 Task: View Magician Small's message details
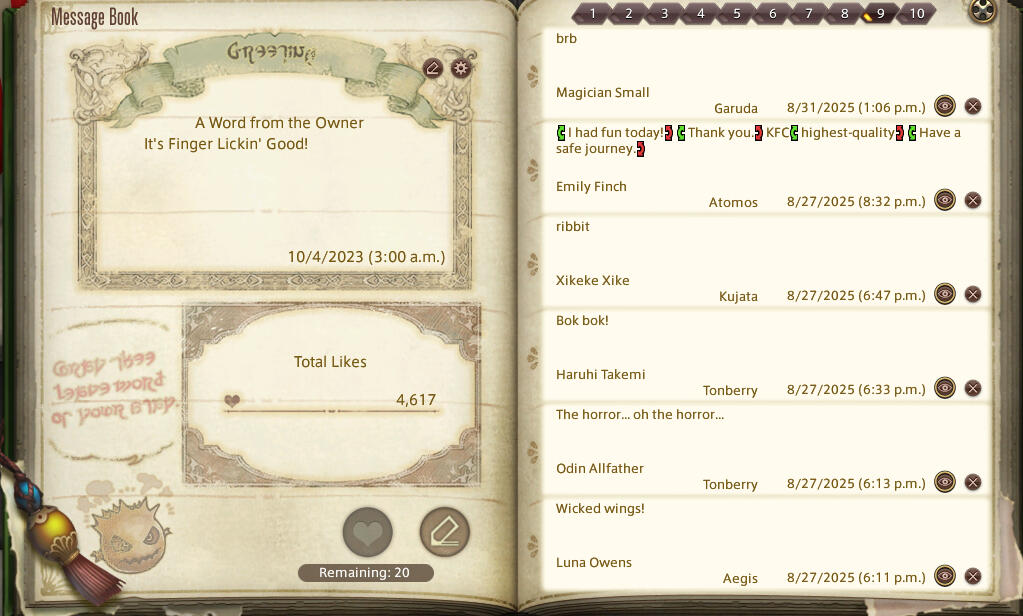click(x=945, y=106)
